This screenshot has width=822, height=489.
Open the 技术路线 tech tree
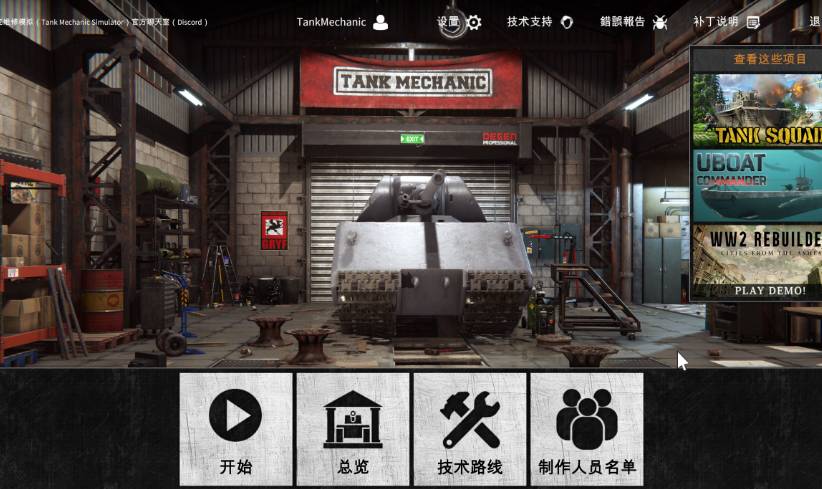point(470,429)
